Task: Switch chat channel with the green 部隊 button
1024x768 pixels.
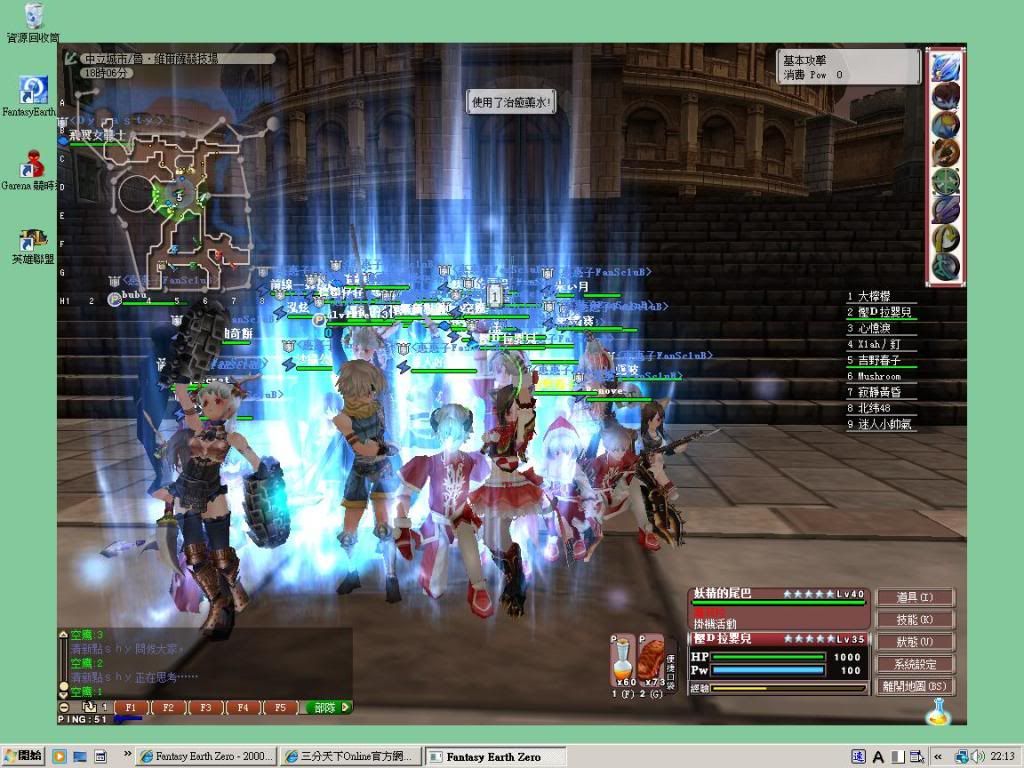Action: 326,707
